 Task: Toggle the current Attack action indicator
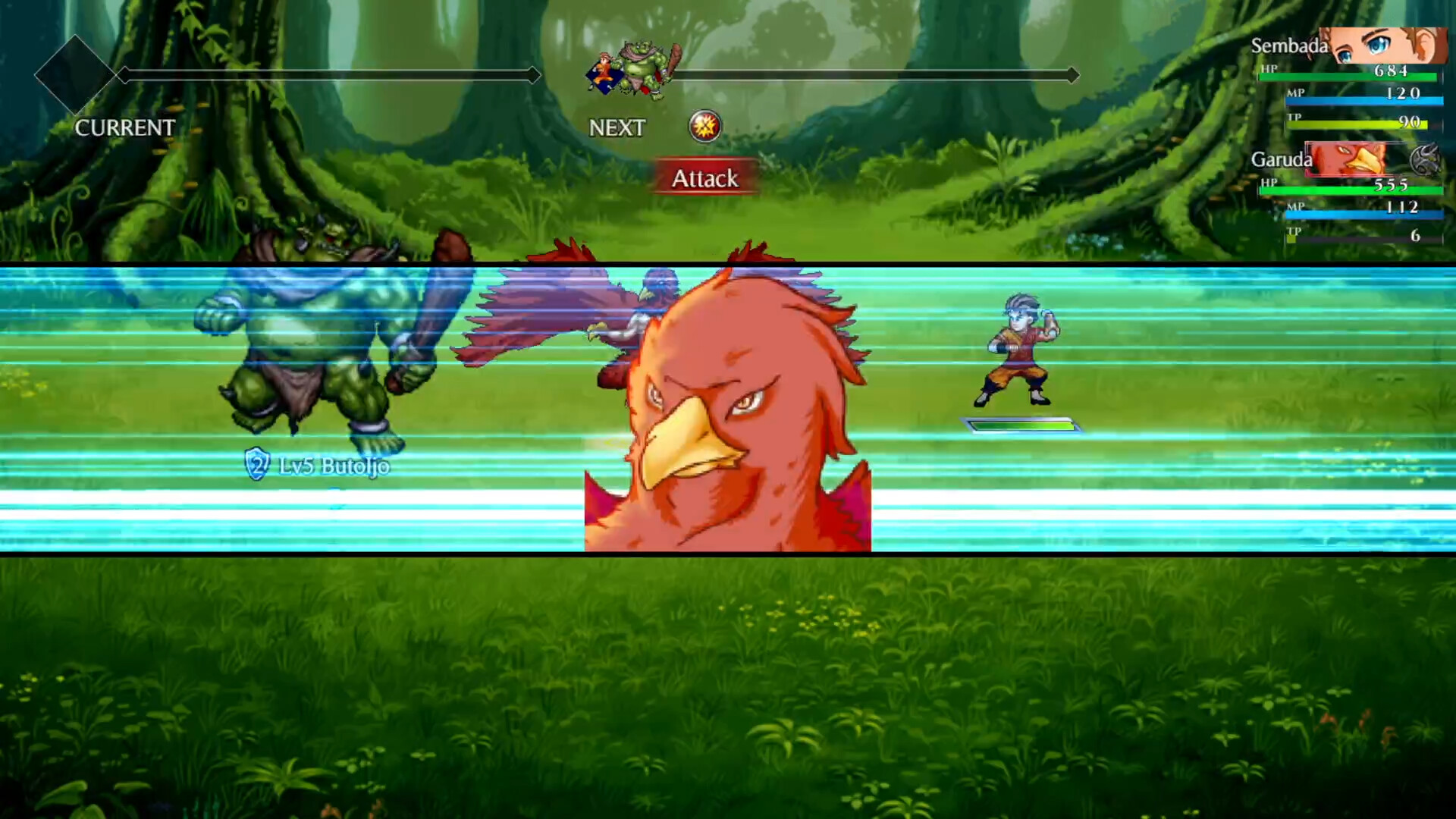pos(704,179)
